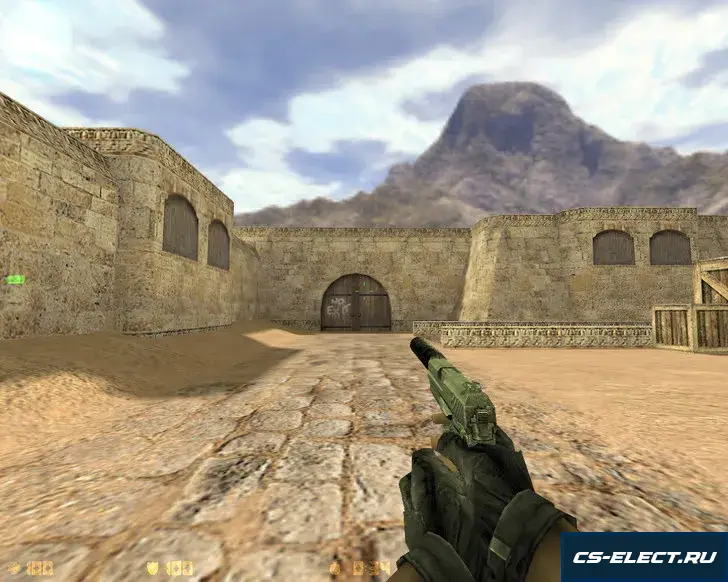The image size is (728, 582).
Task: Open the CS-ELECT.RU watermark link
Action: pos(644,556)
